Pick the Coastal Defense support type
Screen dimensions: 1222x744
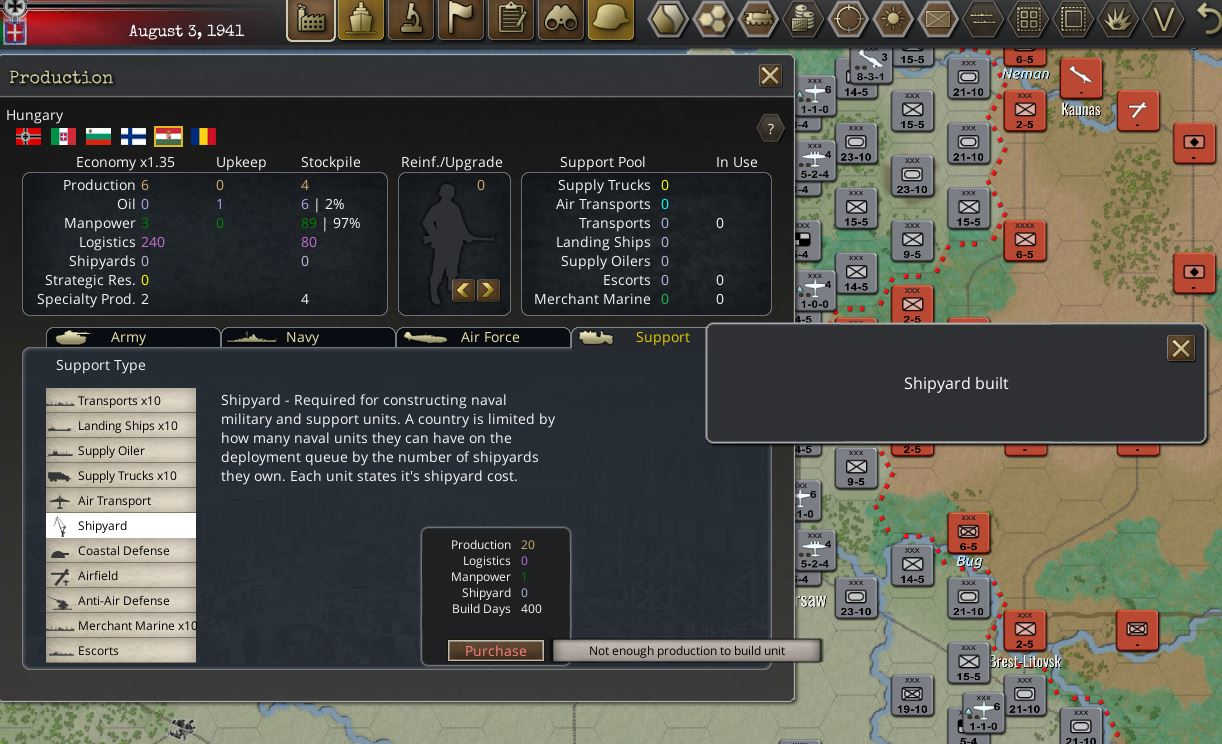(121, 551)
